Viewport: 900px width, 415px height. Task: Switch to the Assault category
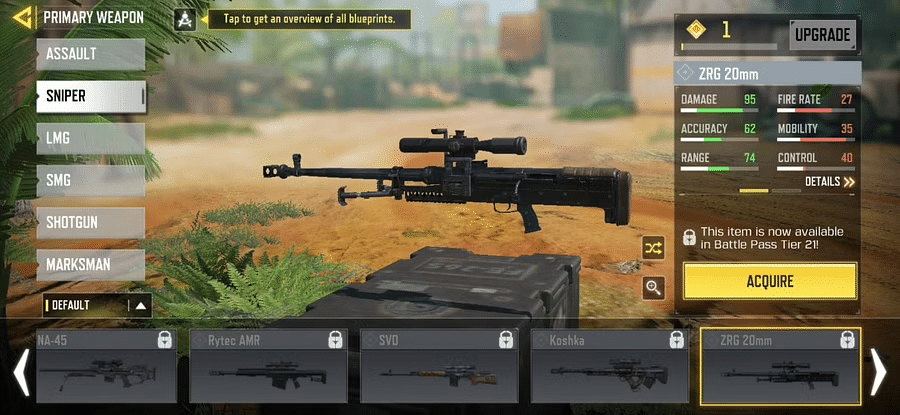[90, 54]
